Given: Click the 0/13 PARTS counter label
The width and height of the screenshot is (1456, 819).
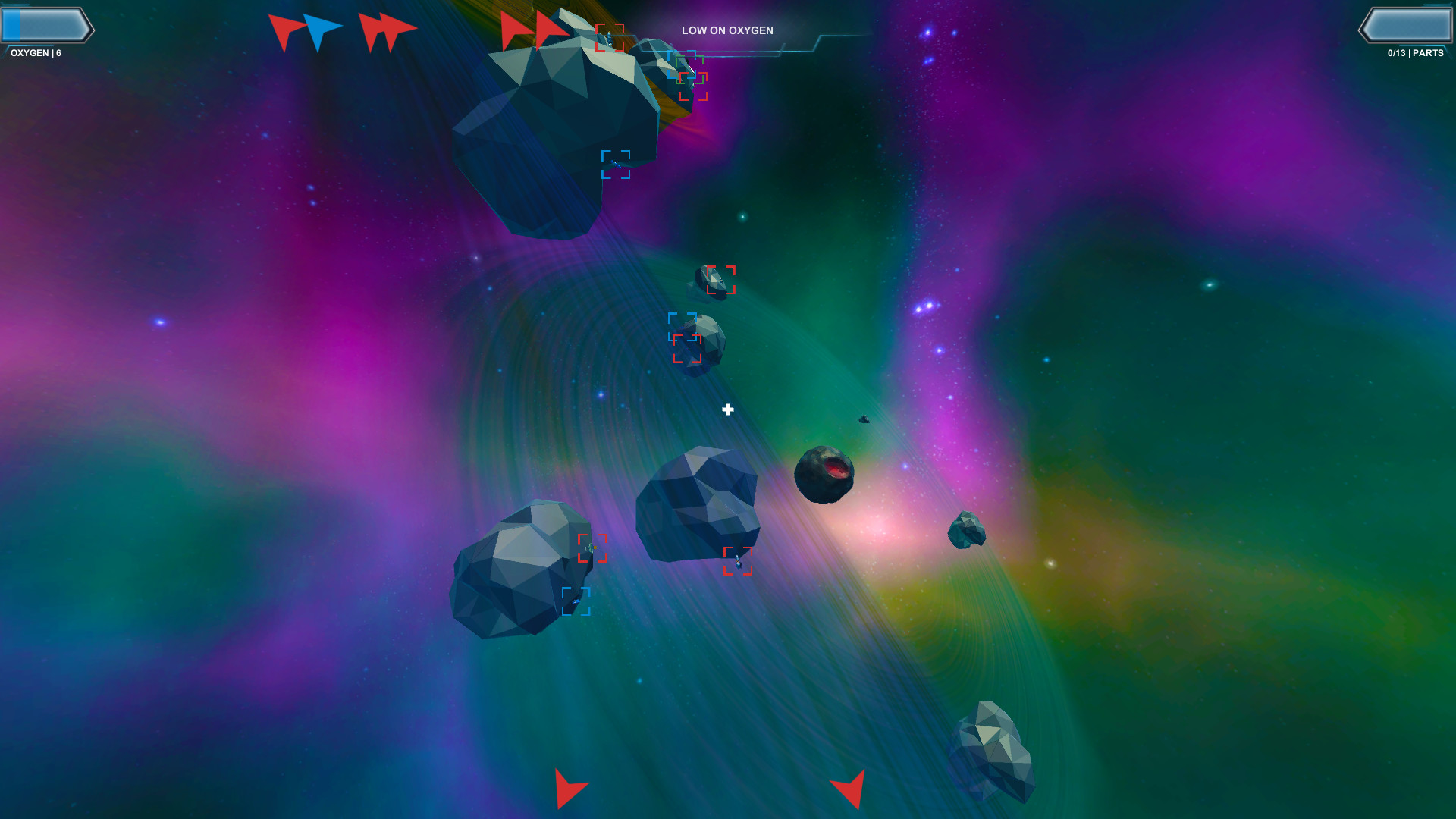Looking at the screenshot, I should click(x=1417, y=53).
